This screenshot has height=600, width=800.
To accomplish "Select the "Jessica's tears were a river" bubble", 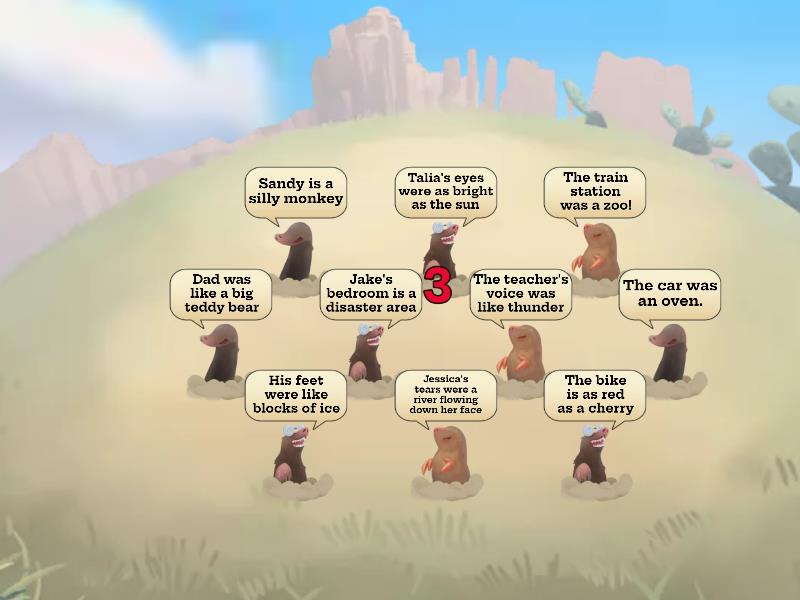I will tap(445, 394).
